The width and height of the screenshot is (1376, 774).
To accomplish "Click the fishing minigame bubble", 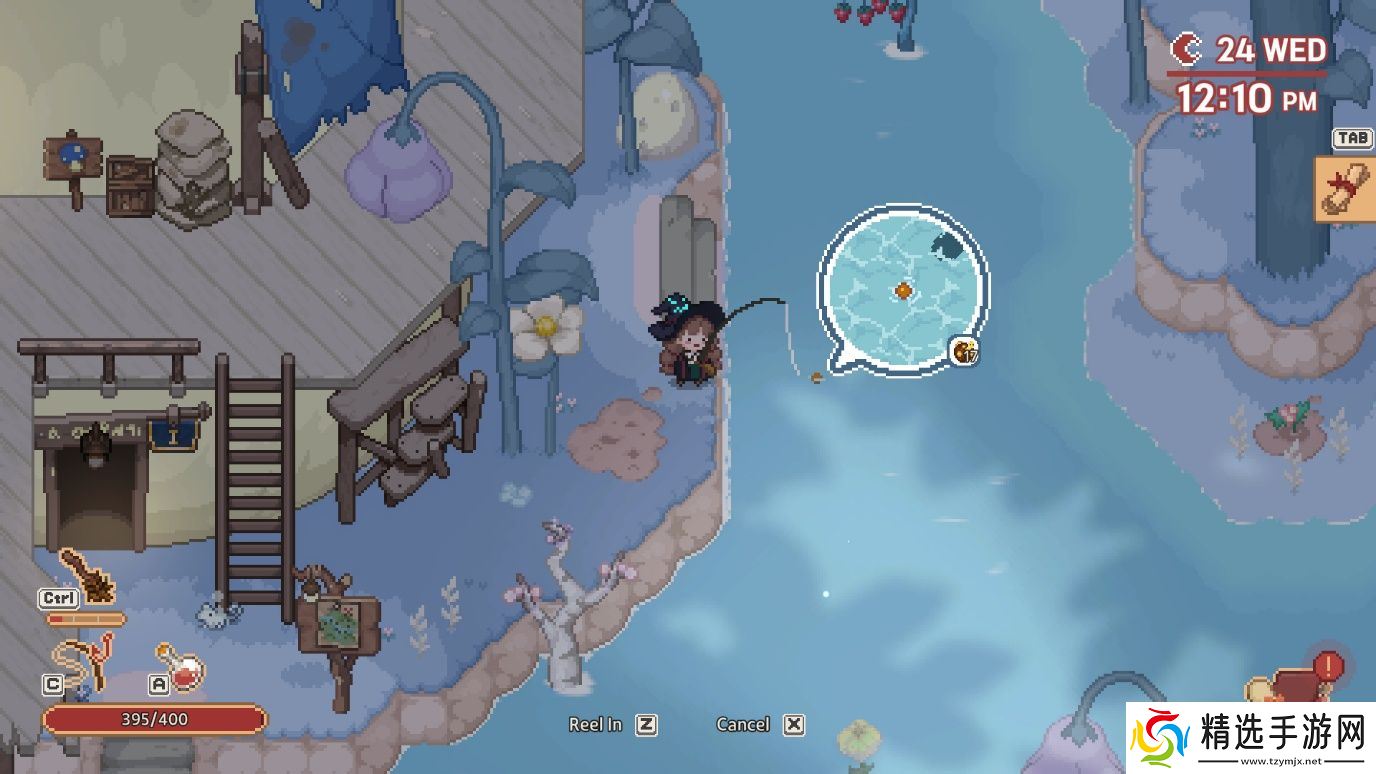I will coord(902,290).
